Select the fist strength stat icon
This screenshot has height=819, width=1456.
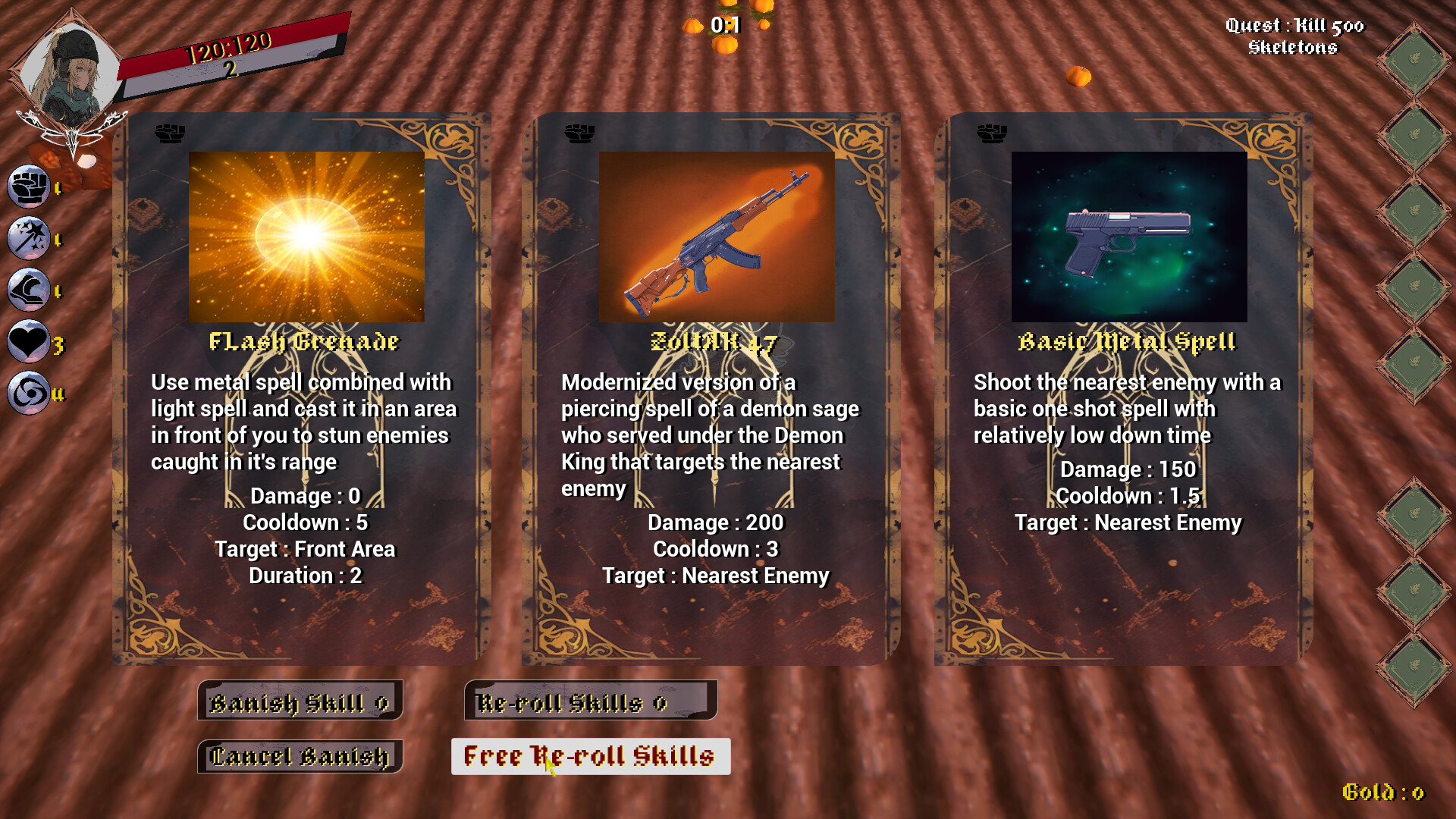29,187
